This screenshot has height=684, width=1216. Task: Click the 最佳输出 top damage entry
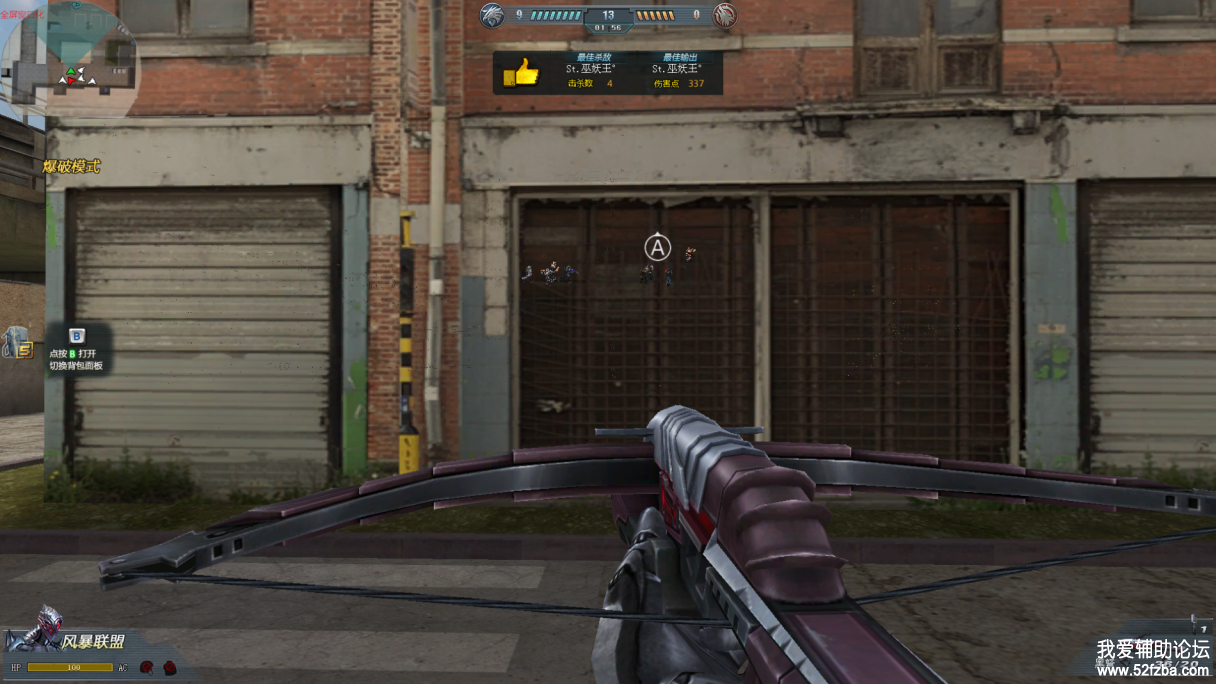point(677,71)
